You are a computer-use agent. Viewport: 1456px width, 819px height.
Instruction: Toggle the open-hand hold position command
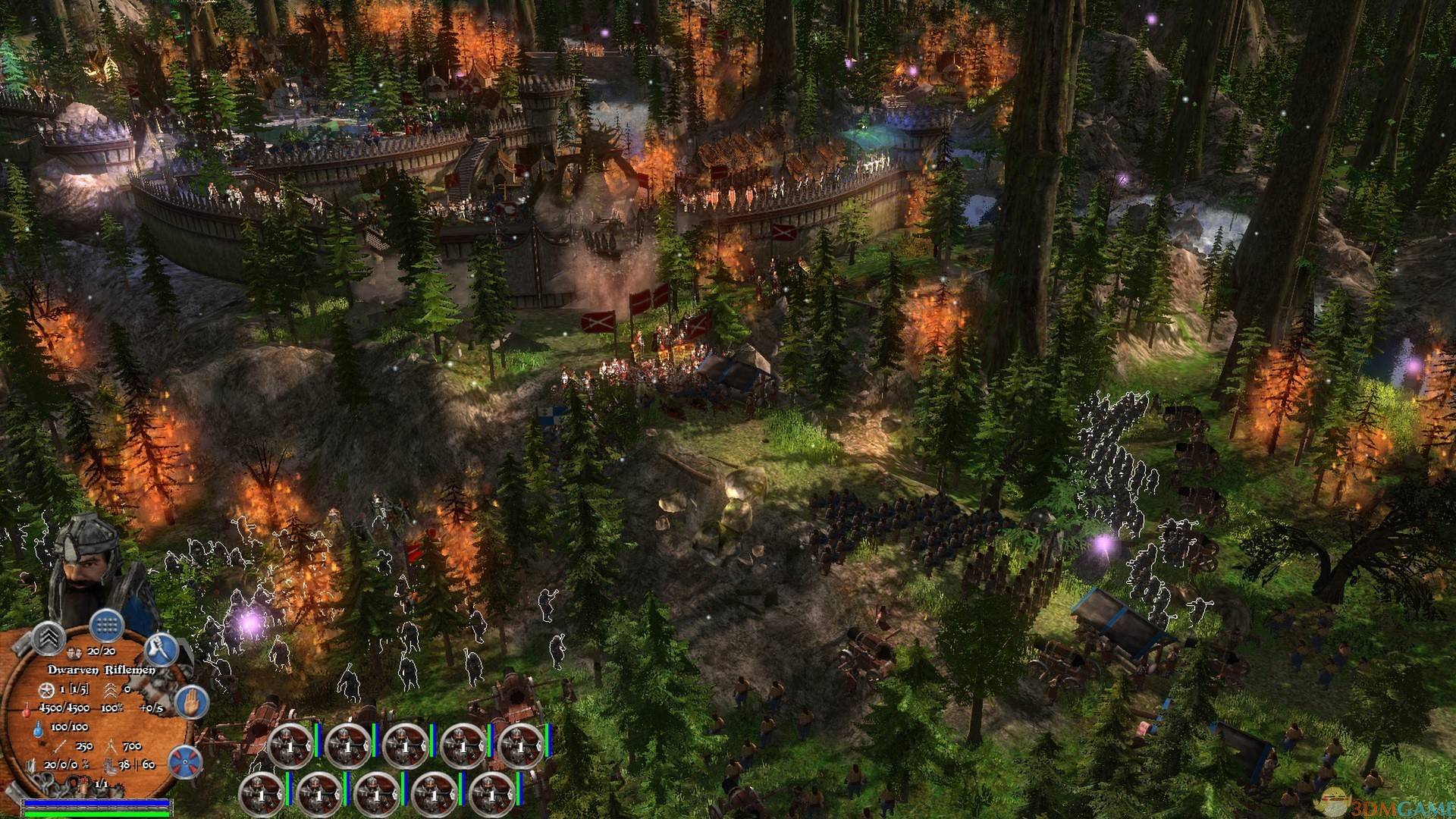191,703
